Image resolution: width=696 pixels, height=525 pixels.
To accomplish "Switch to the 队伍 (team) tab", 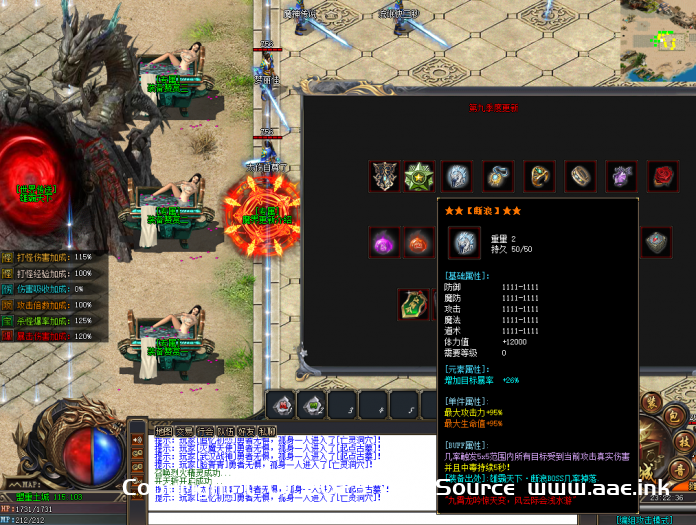I will 227,431.
